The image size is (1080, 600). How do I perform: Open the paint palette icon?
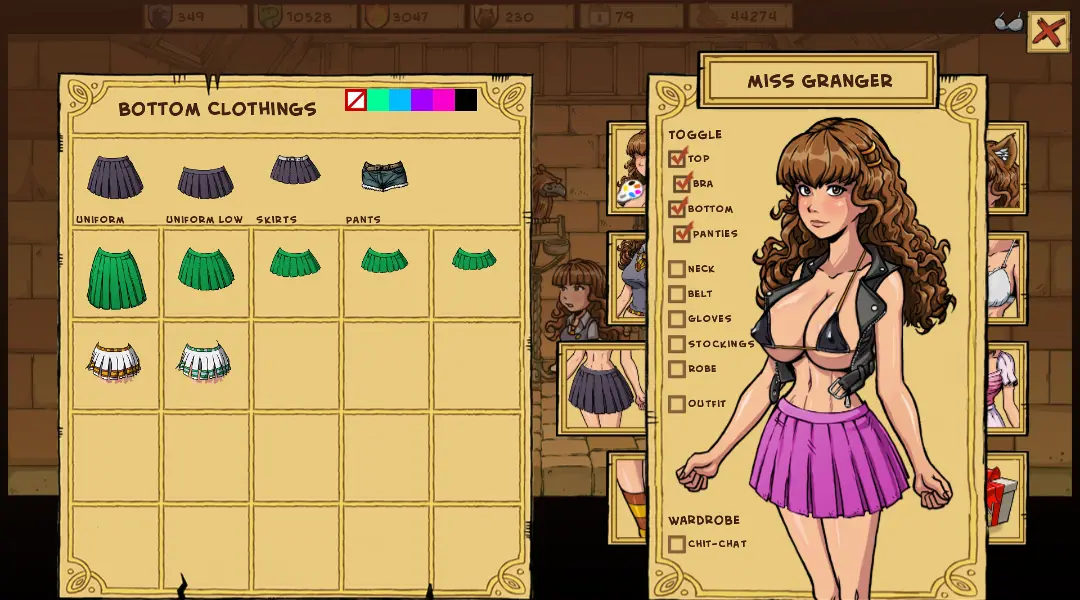pyautogui.click(x=630, y=191)
